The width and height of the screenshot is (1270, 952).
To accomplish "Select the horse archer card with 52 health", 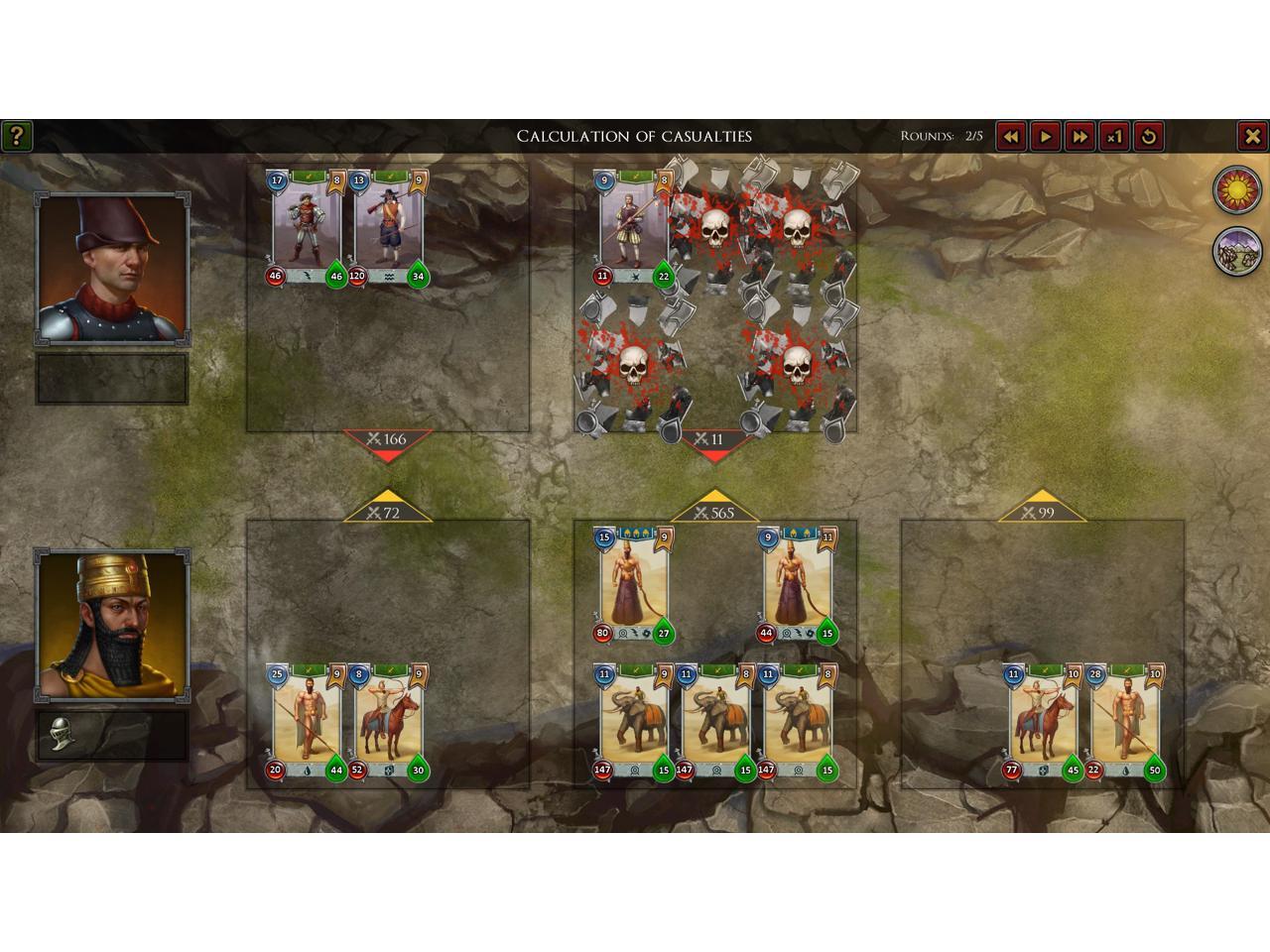I will coord(388,724).
